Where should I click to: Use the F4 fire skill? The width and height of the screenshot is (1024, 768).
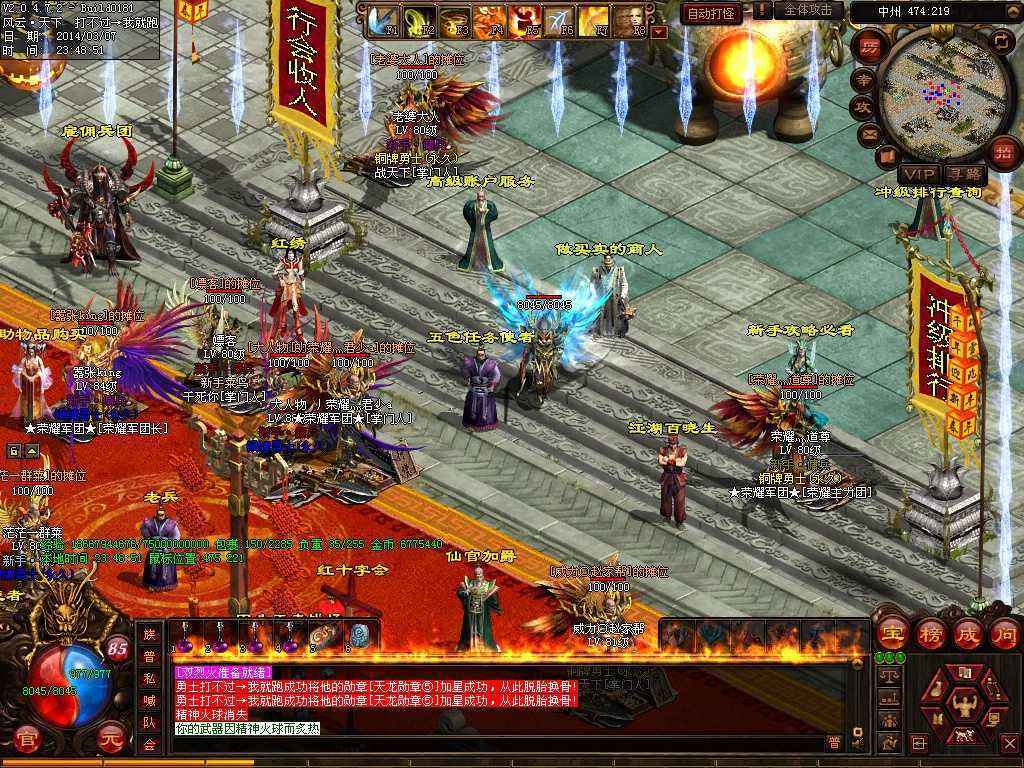(489, 20)
